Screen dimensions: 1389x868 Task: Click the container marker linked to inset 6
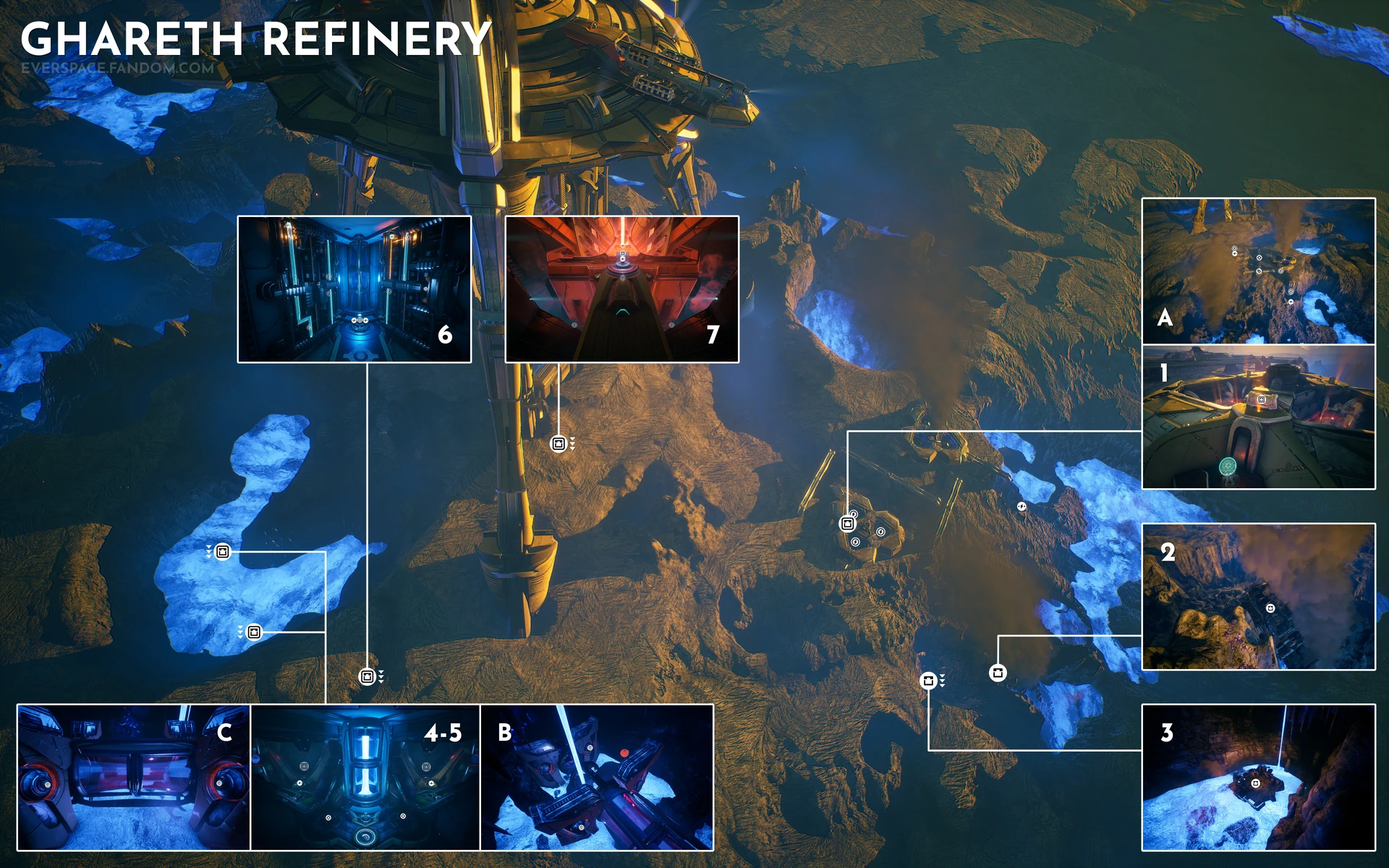pyautogui.click(x=368, y=676)
